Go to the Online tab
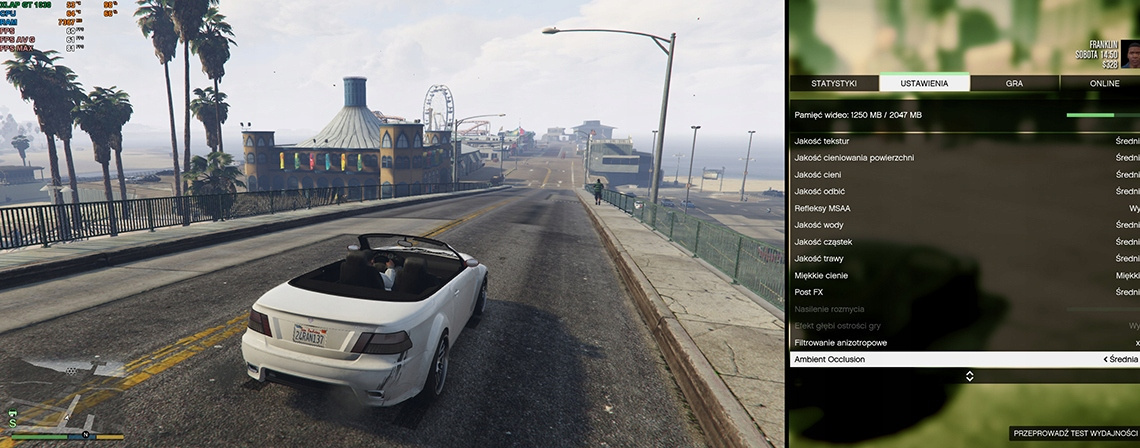1140x448 pixels. (1104, 83)
